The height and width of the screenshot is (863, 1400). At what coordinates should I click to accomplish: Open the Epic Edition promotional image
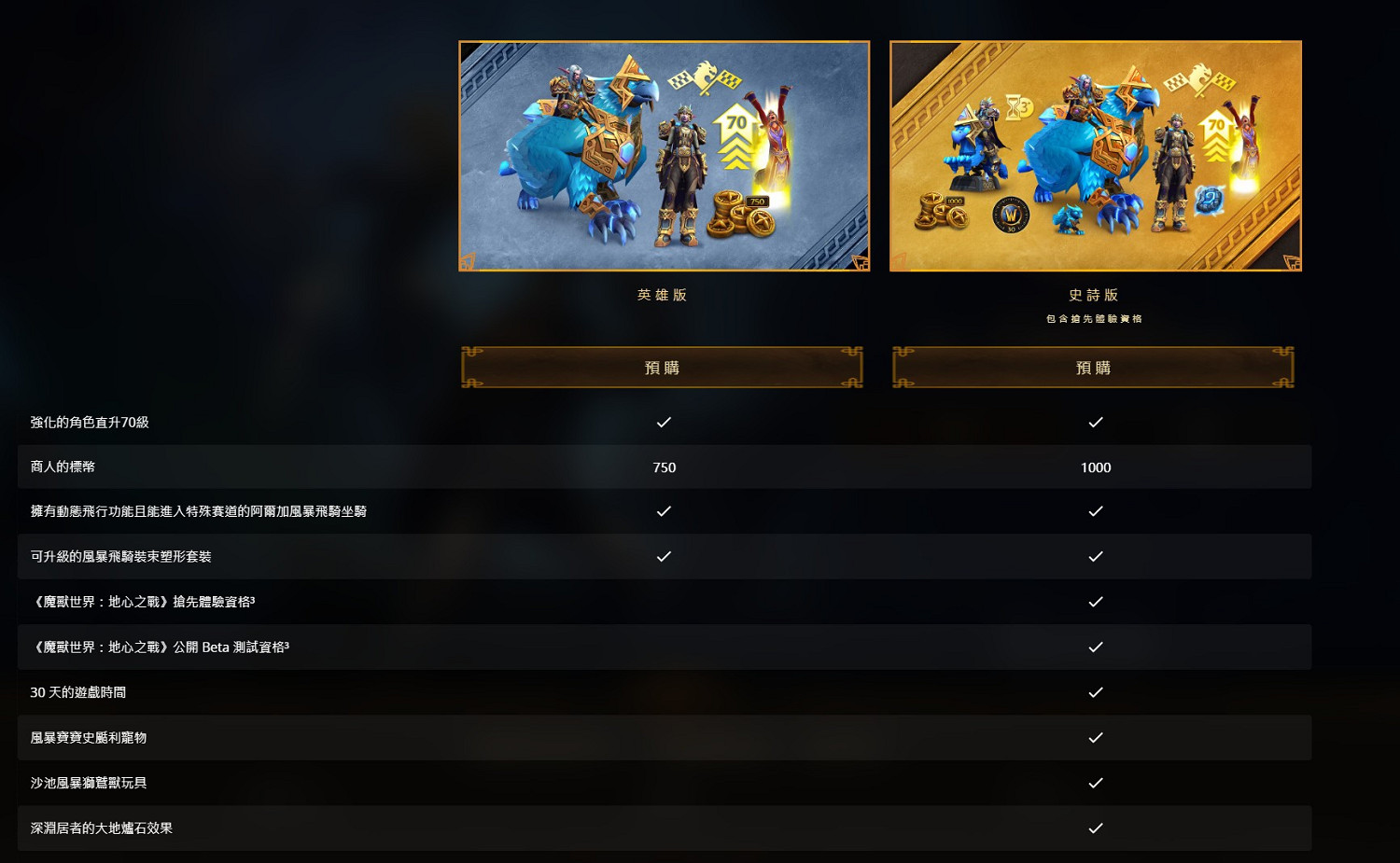[1096, 155]
